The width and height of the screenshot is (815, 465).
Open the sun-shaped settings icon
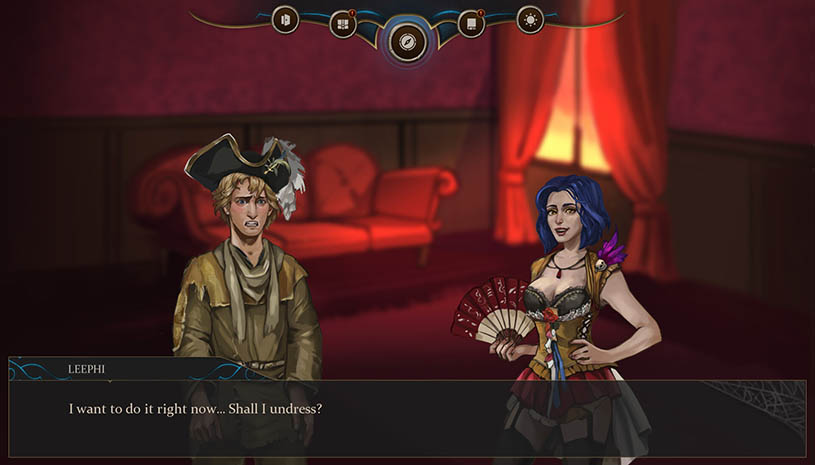(x=529, y=19)
